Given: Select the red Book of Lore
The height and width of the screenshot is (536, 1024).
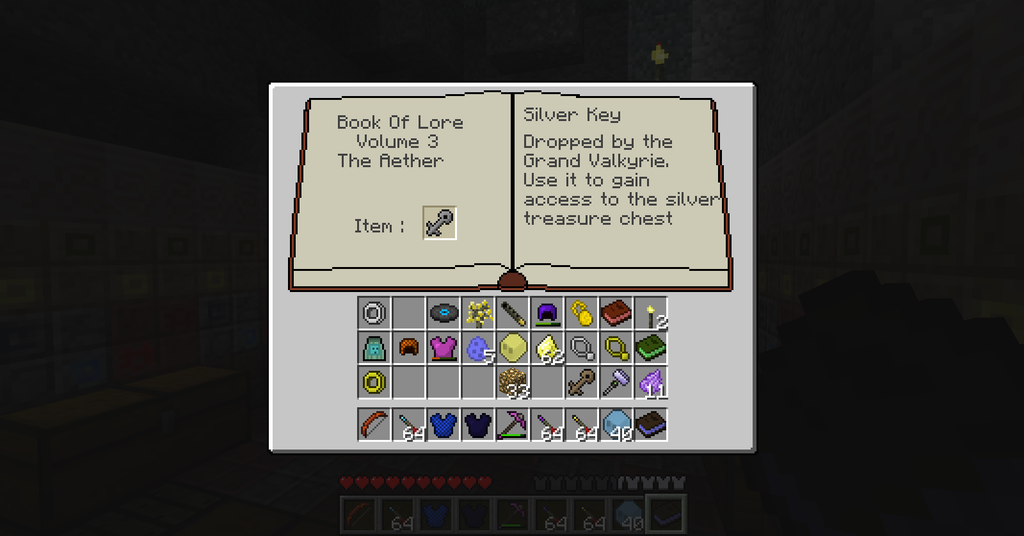Looking at the screenshot, I should pyautogui.click(x=616, y=313).
